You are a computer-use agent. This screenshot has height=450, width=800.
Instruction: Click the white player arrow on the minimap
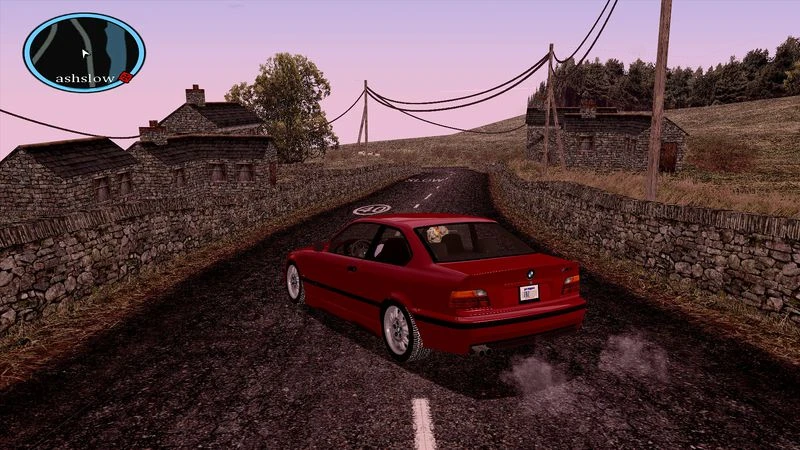(86, 54)
